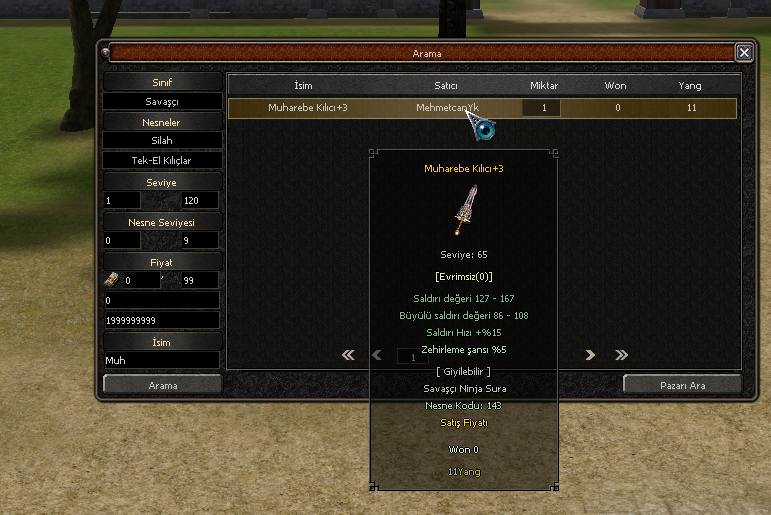Screen dimensions: 771x515
Task: Focus the max won price field showing 99
Action: pyautogui.click(x=200, y=281)
